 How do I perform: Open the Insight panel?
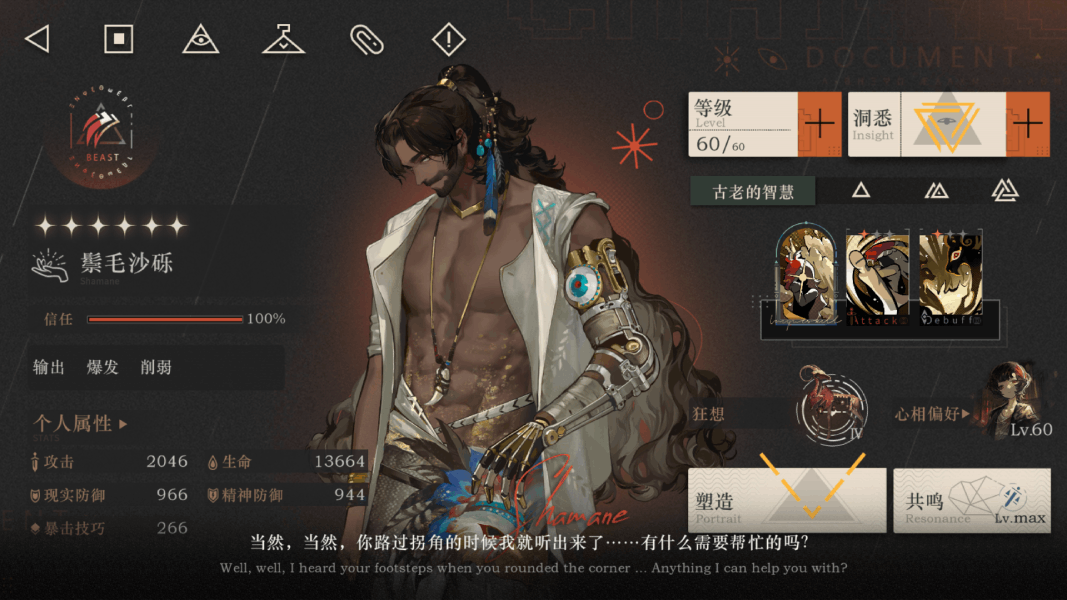pos(925,124)
